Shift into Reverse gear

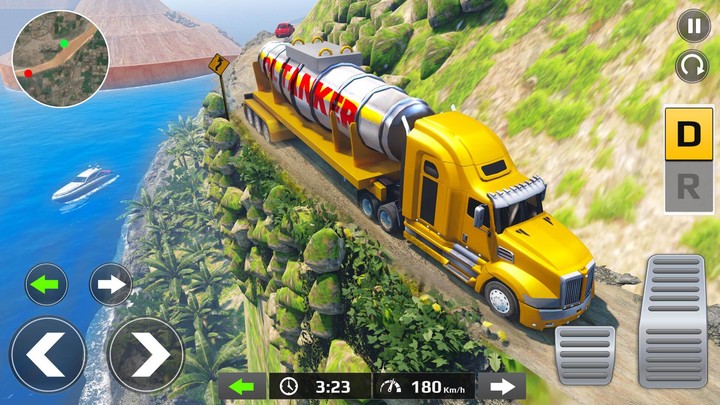pos(689,188)
